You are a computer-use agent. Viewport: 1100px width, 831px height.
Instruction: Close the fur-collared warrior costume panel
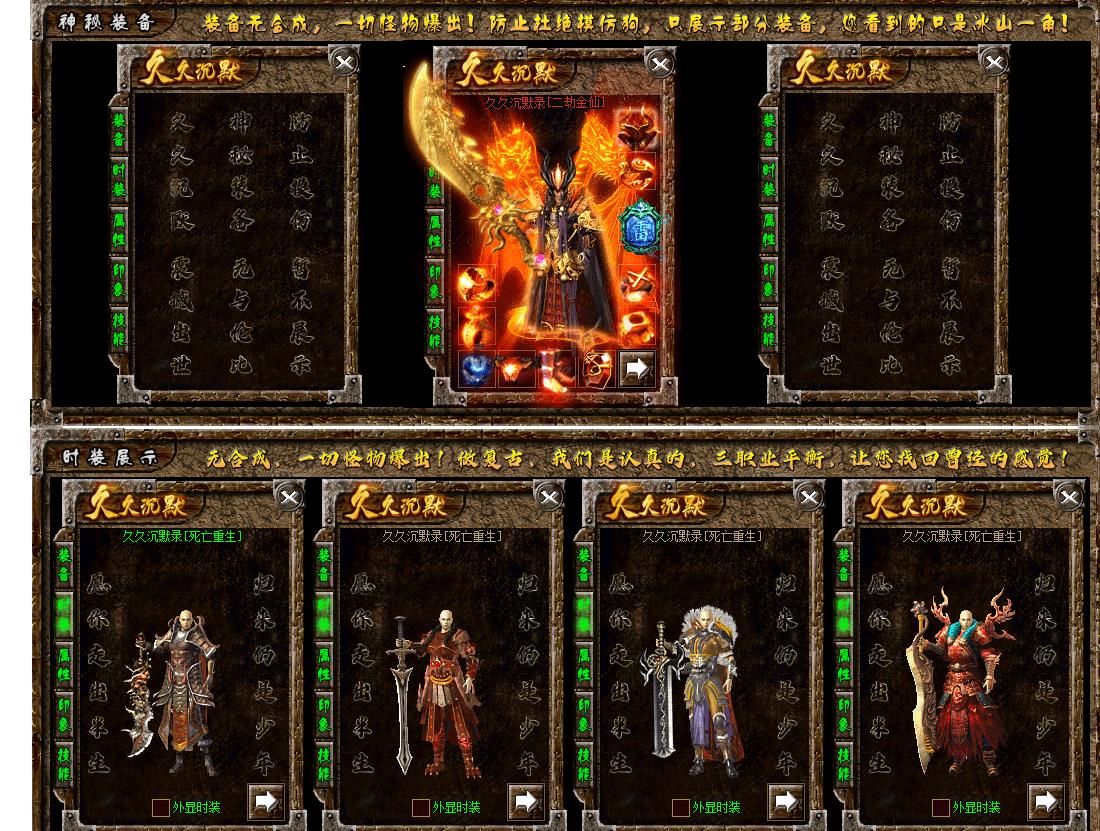pos(809,497)
